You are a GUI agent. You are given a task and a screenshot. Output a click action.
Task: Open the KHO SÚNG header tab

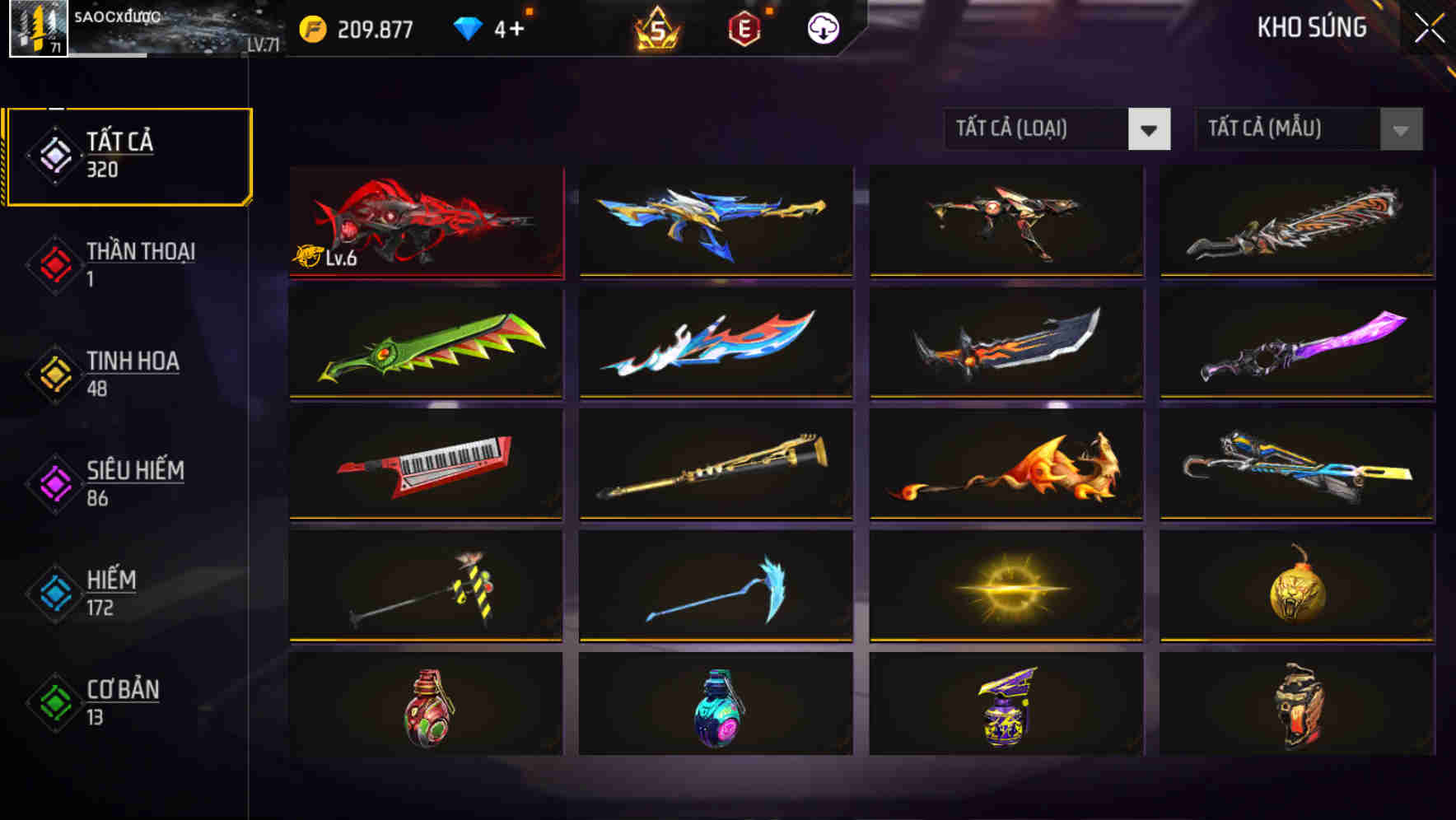[x=1313, y=27]
